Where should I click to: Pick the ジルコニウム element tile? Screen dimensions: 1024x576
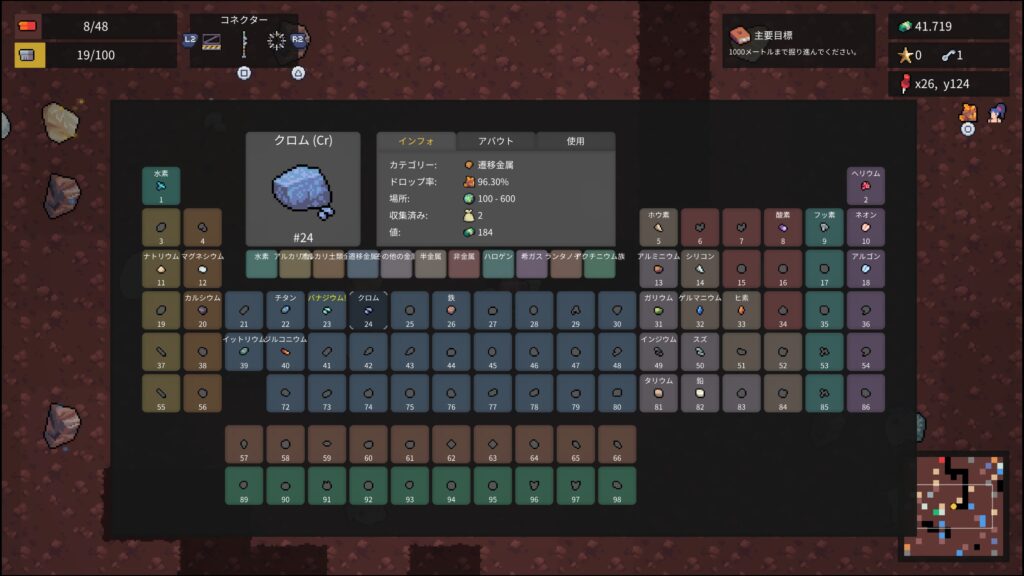coord(285,352)
